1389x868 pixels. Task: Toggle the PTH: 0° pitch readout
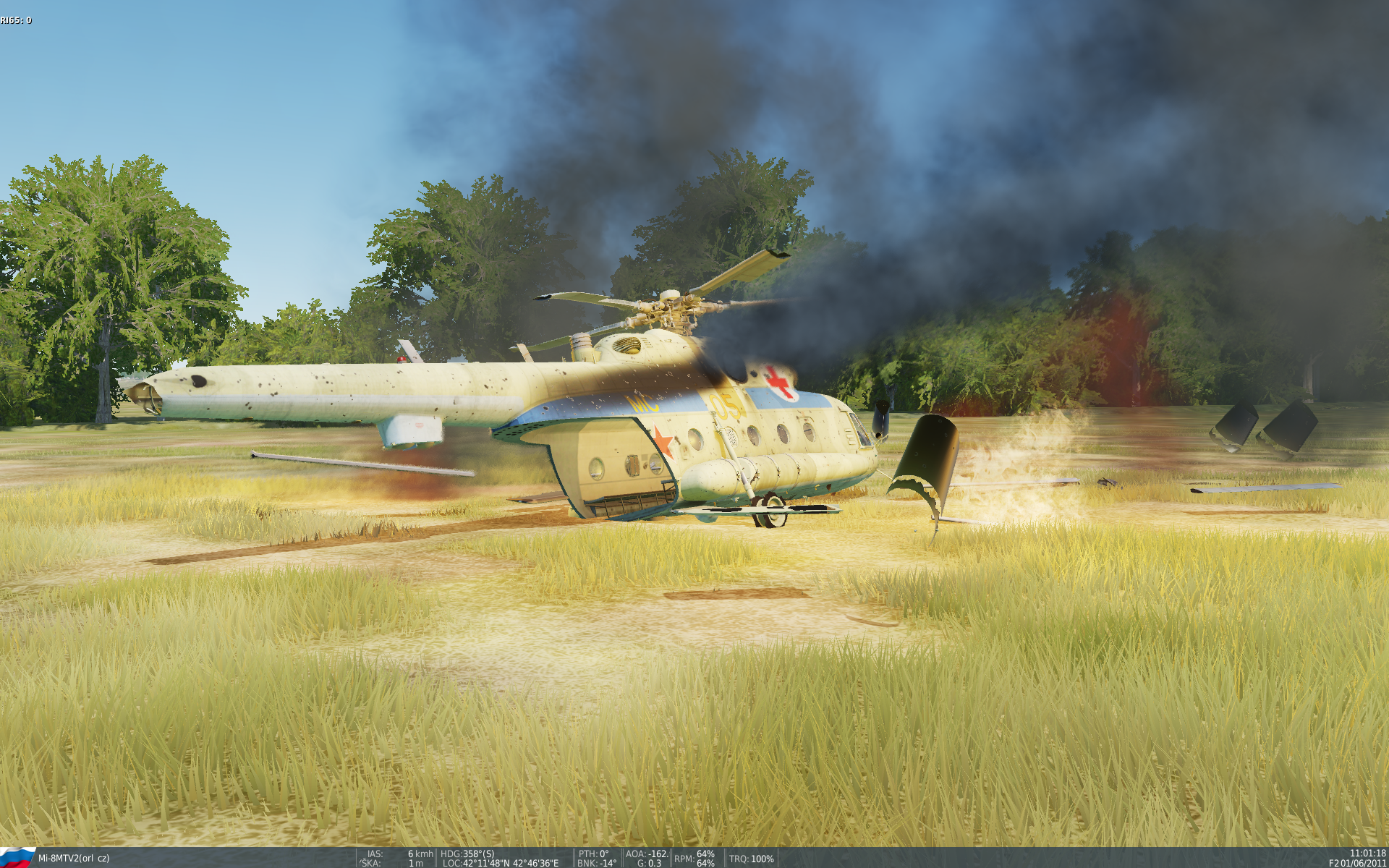tap(593, 854)
